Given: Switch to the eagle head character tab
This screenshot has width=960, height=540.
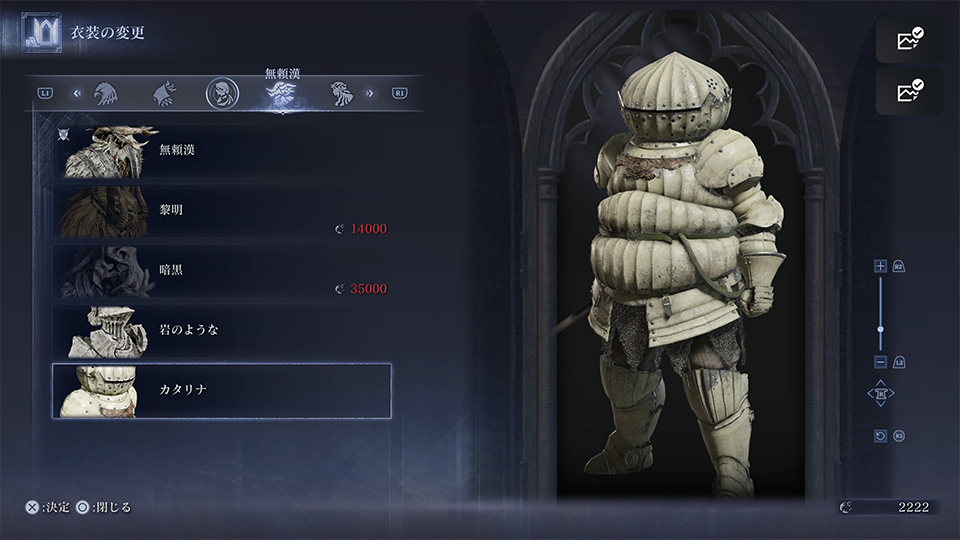Looking at the screenshot, I should (104, 94).
